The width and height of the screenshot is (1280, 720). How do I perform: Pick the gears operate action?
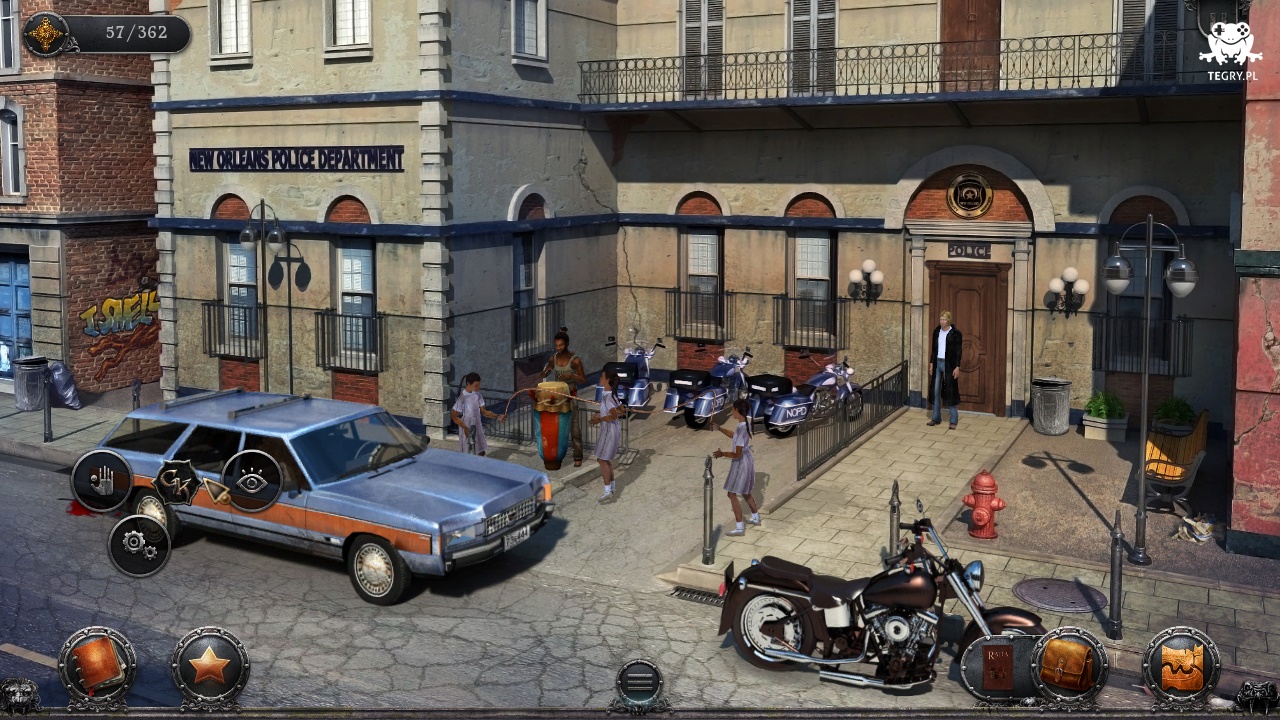139,545
